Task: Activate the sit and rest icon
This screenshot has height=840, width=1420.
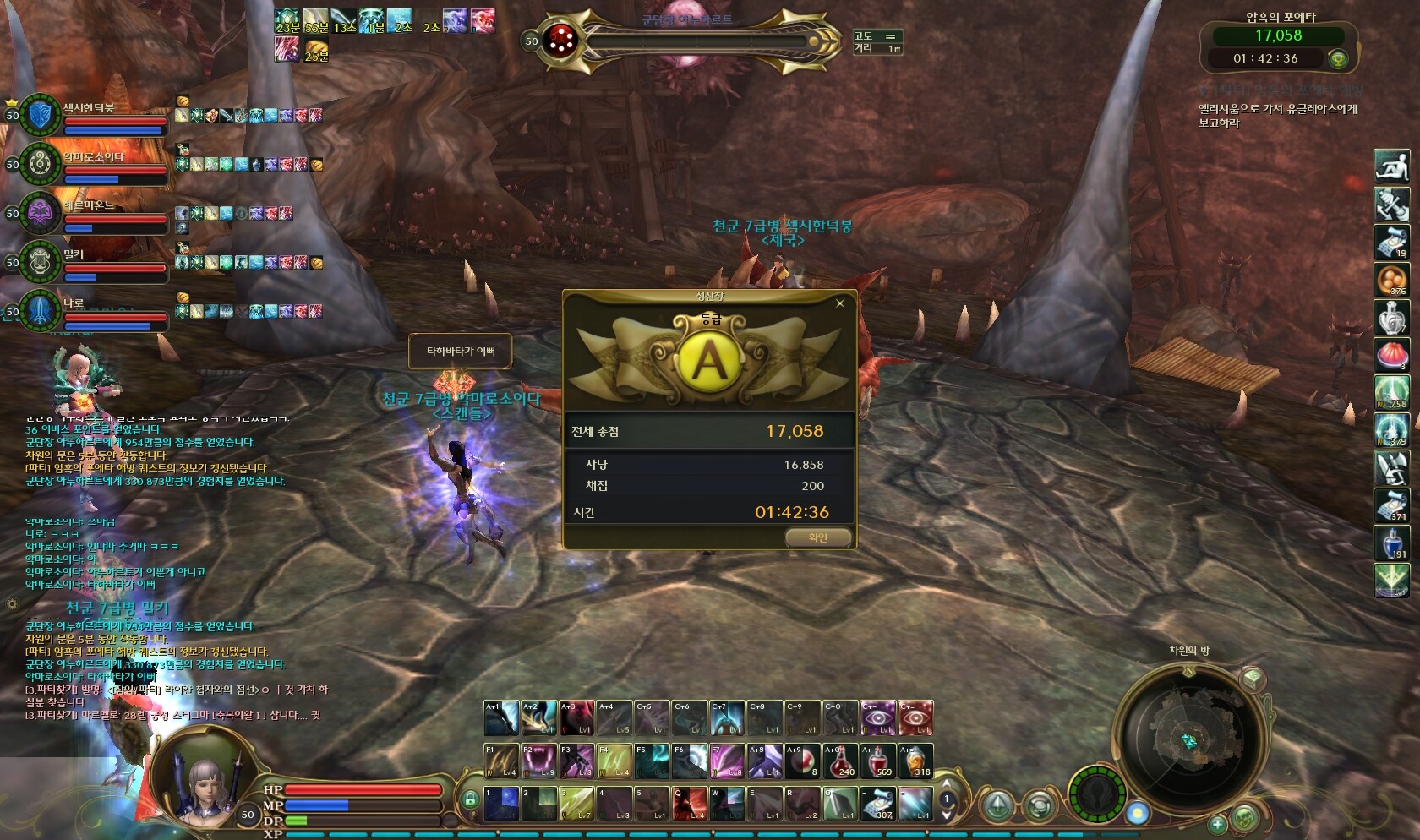Action: pyautogui.click(x=1391, y=166)
